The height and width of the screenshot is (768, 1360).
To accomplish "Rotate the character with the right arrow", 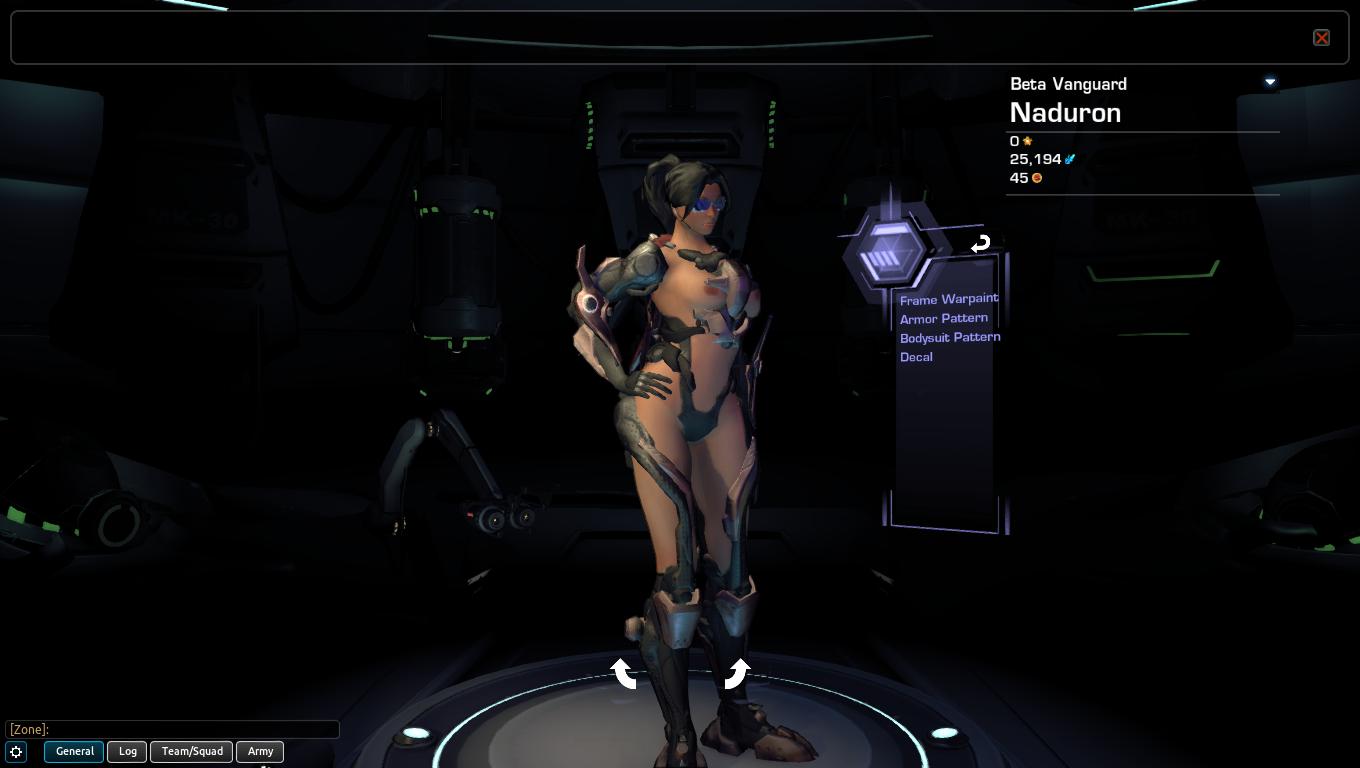I will pos(737,673).
